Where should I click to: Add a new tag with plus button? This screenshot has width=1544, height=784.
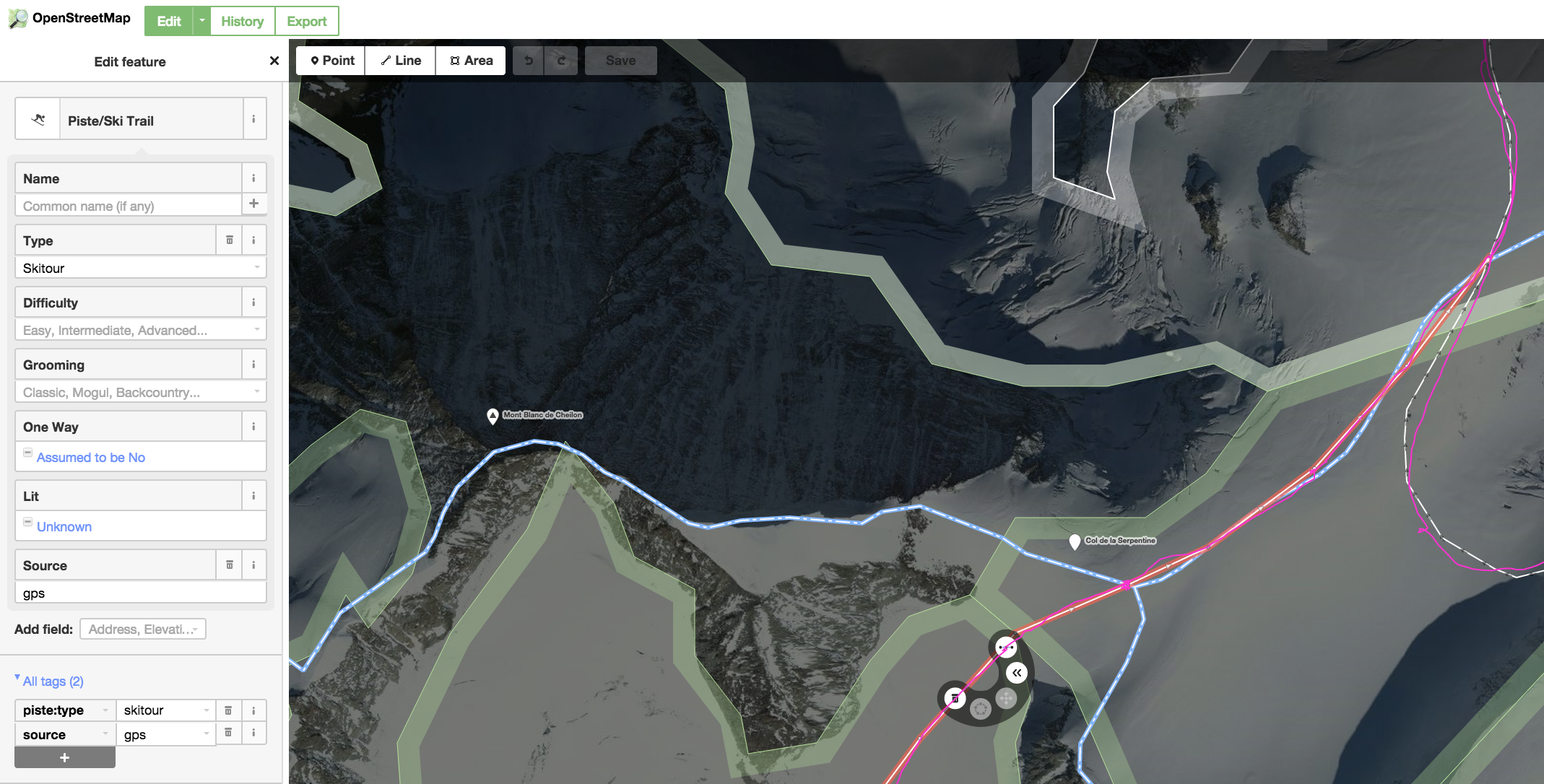coord(65,757)
